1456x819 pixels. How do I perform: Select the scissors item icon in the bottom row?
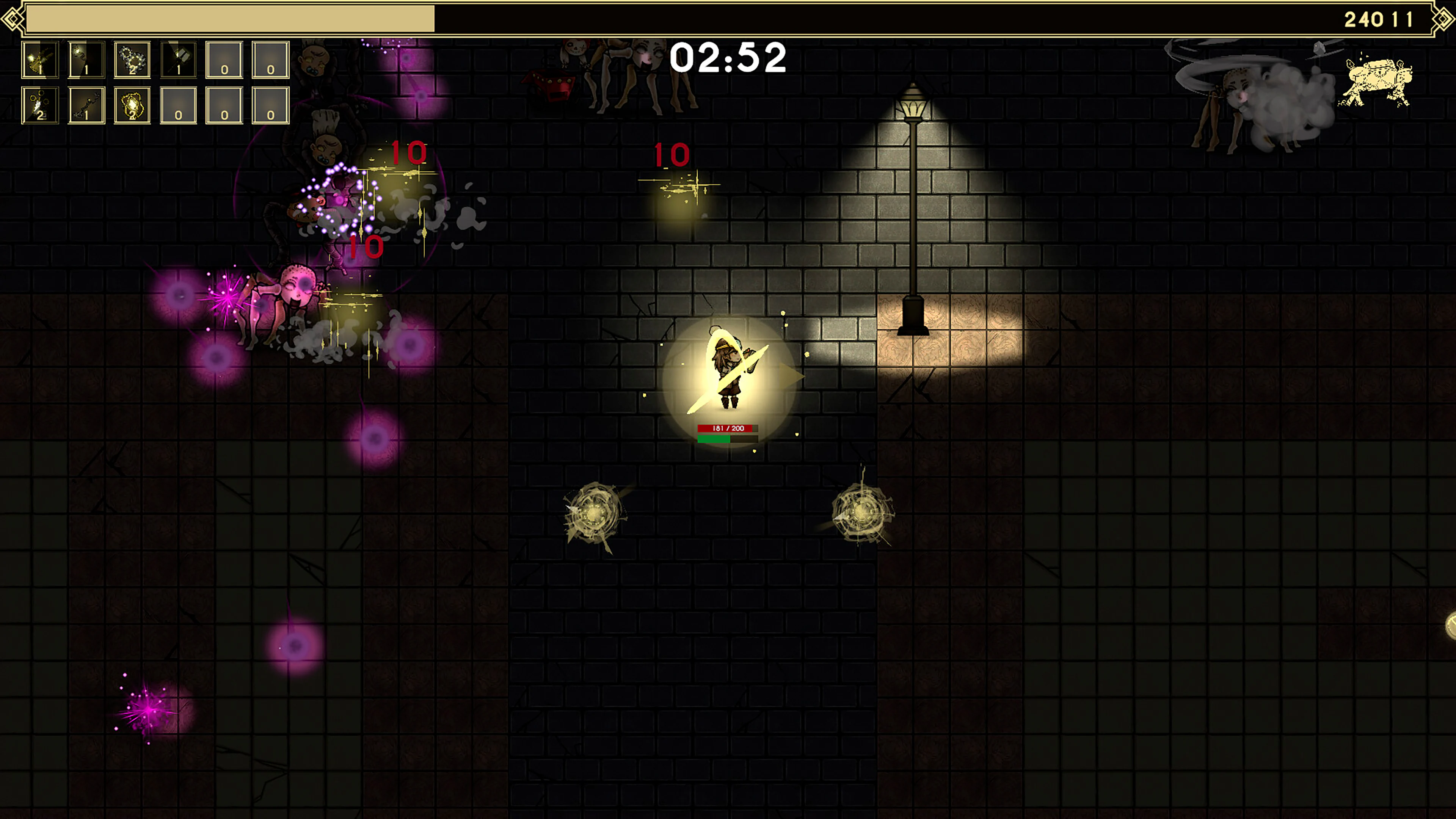click(39, 105)
